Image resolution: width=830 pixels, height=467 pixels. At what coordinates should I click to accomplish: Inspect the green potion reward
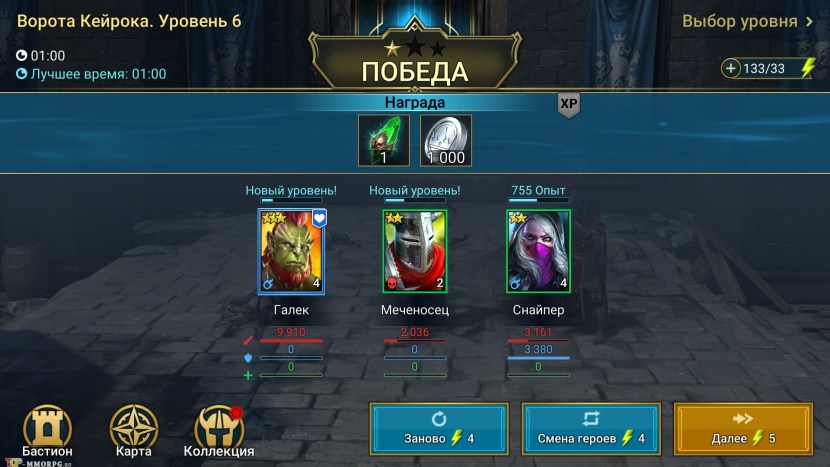pos(385,140)
